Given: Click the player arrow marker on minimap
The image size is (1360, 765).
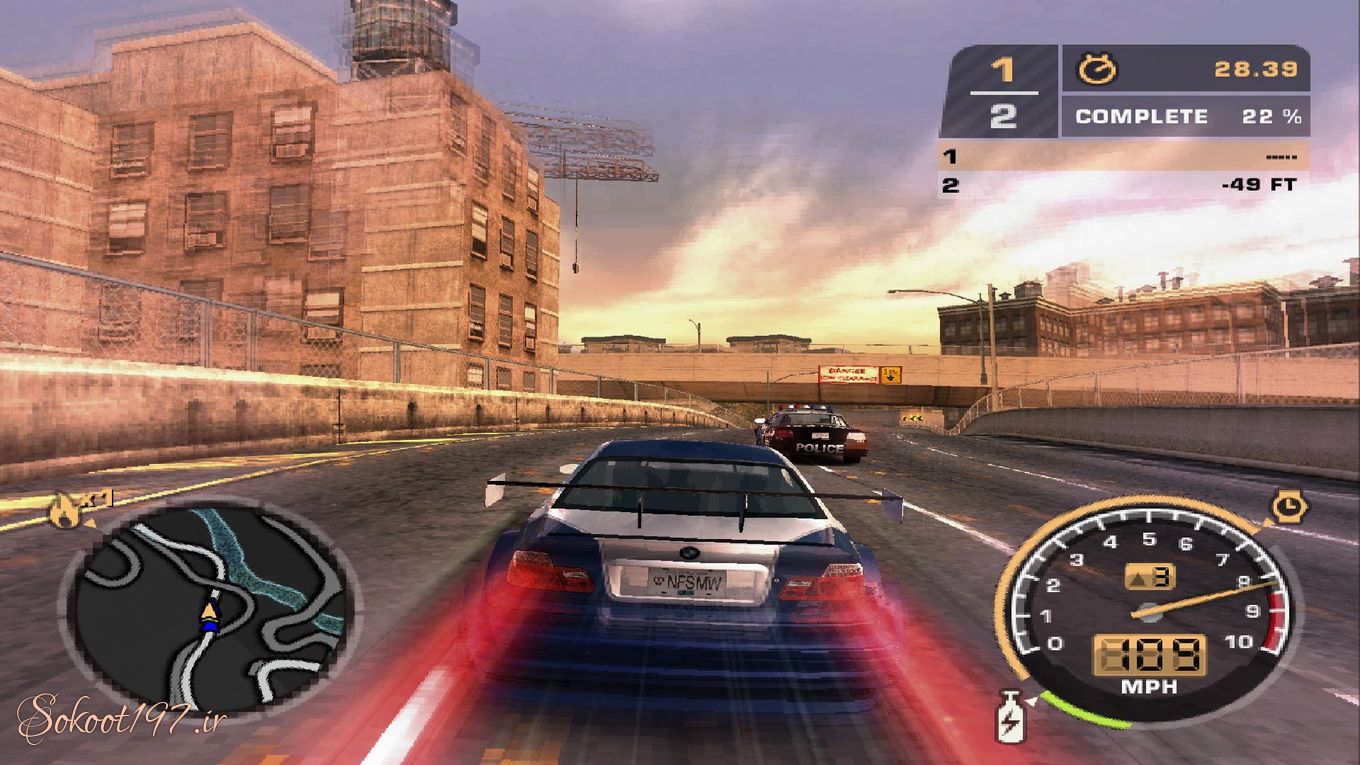Looking at the screenshot, I should [x=209, y=612].
